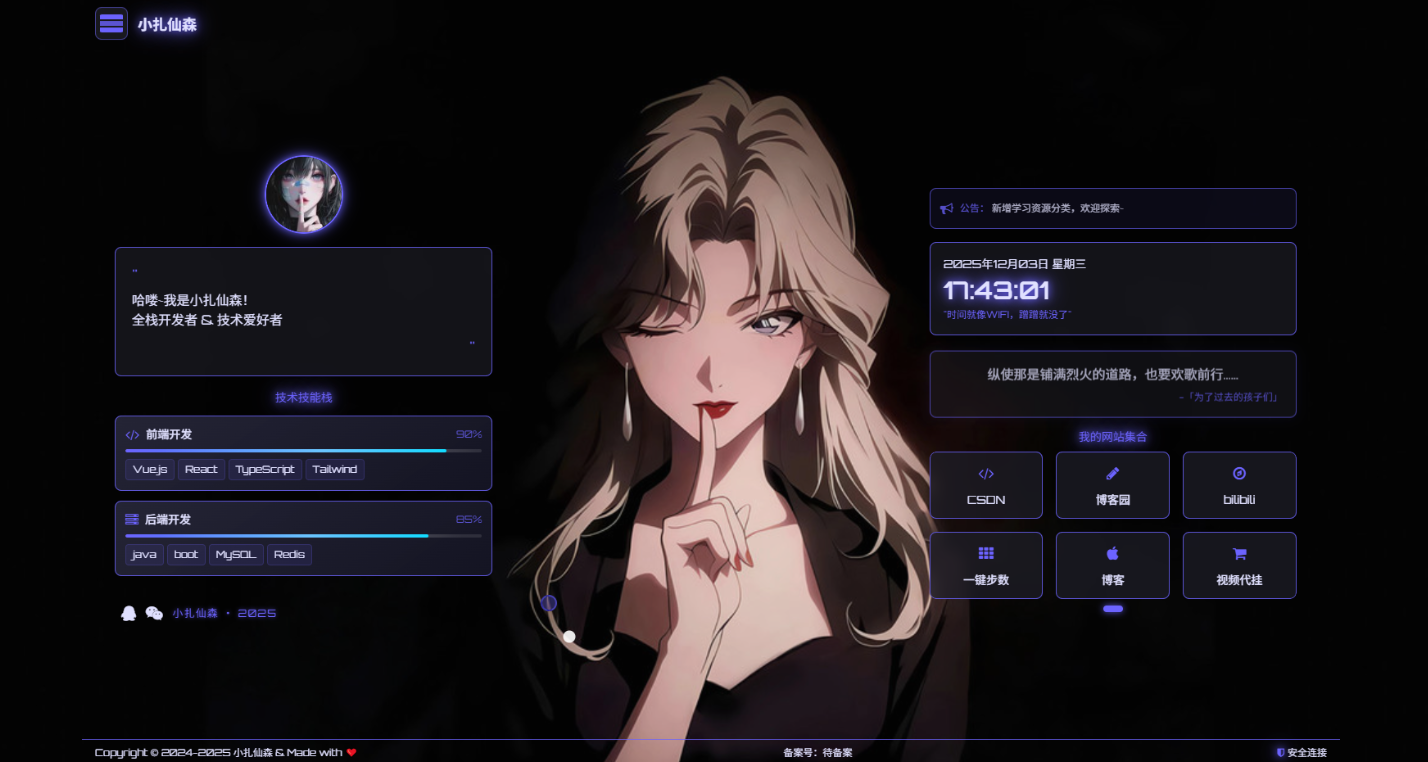Click the page indicator pill below site tiles
Viewport: 1428px width, 762px height.
click(1113, 609)
